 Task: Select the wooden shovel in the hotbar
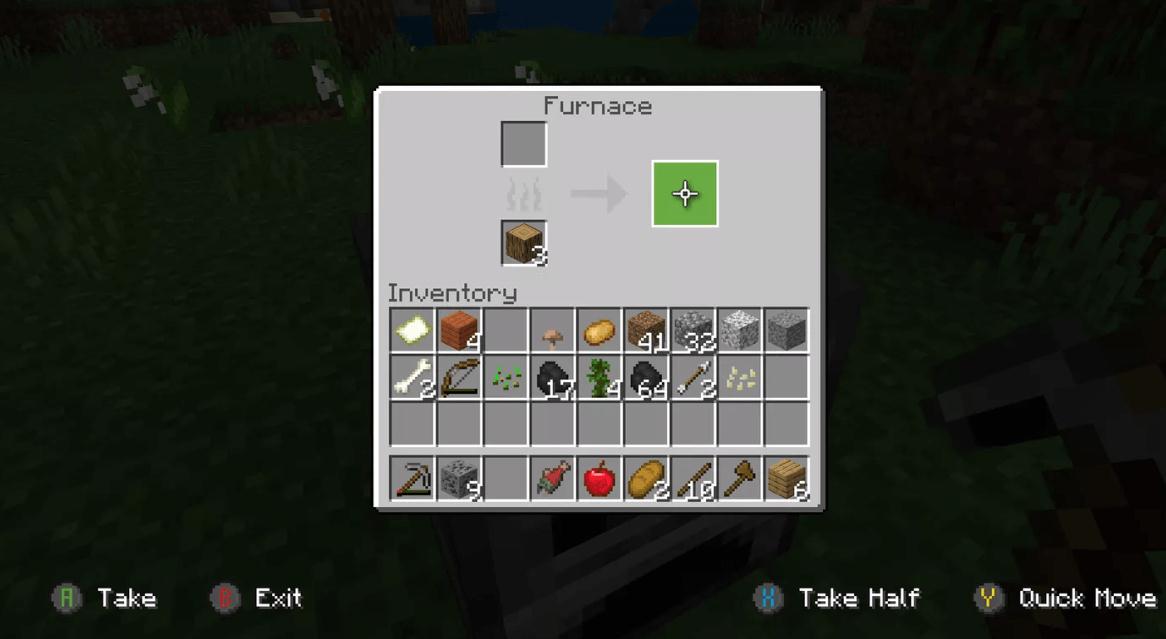coord(740,479)
